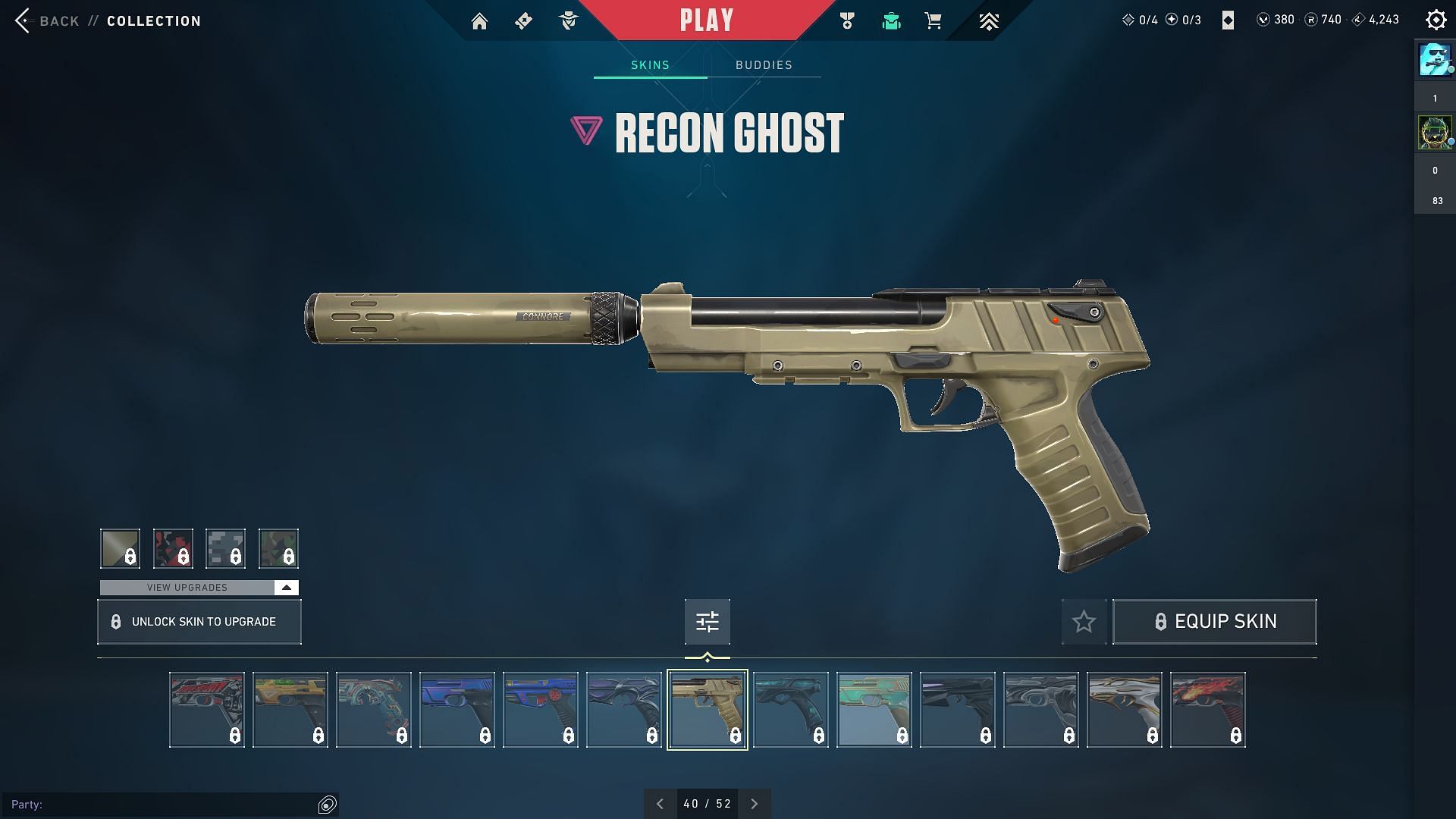Click Unlock Skin to Upgrade

199,622
